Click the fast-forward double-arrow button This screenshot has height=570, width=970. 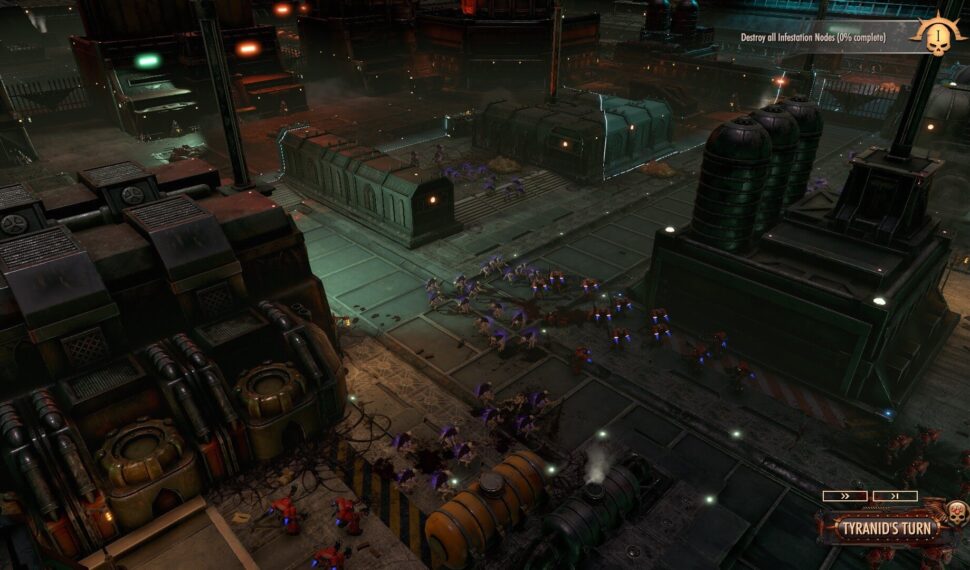coord(845,496)
